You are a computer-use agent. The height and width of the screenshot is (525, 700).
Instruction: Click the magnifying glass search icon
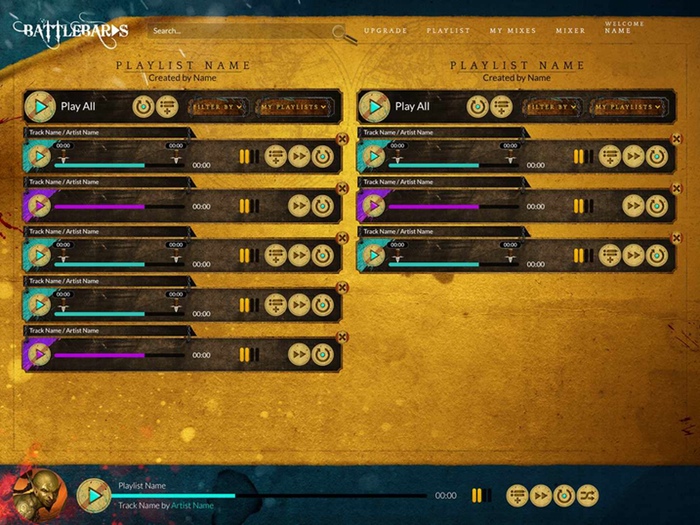point(345,35)
